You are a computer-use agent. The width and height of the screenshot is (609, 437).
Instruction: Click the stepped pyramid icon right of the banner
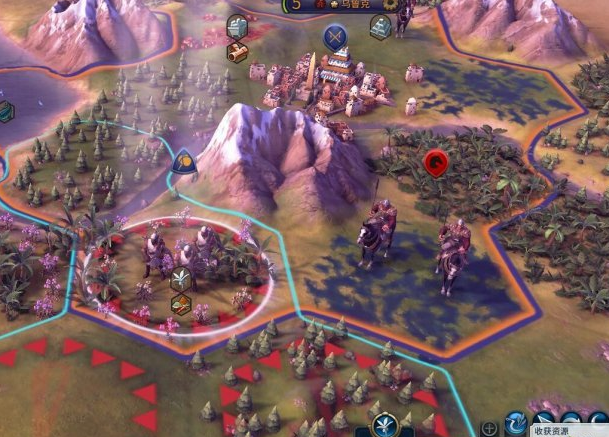[x=381, y=27]
